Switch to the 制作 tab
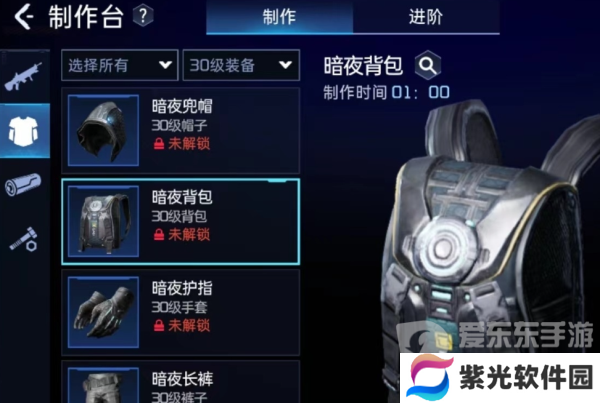This screenshot has height=403, width=600. pyautogui.click(x=279, y=17)
